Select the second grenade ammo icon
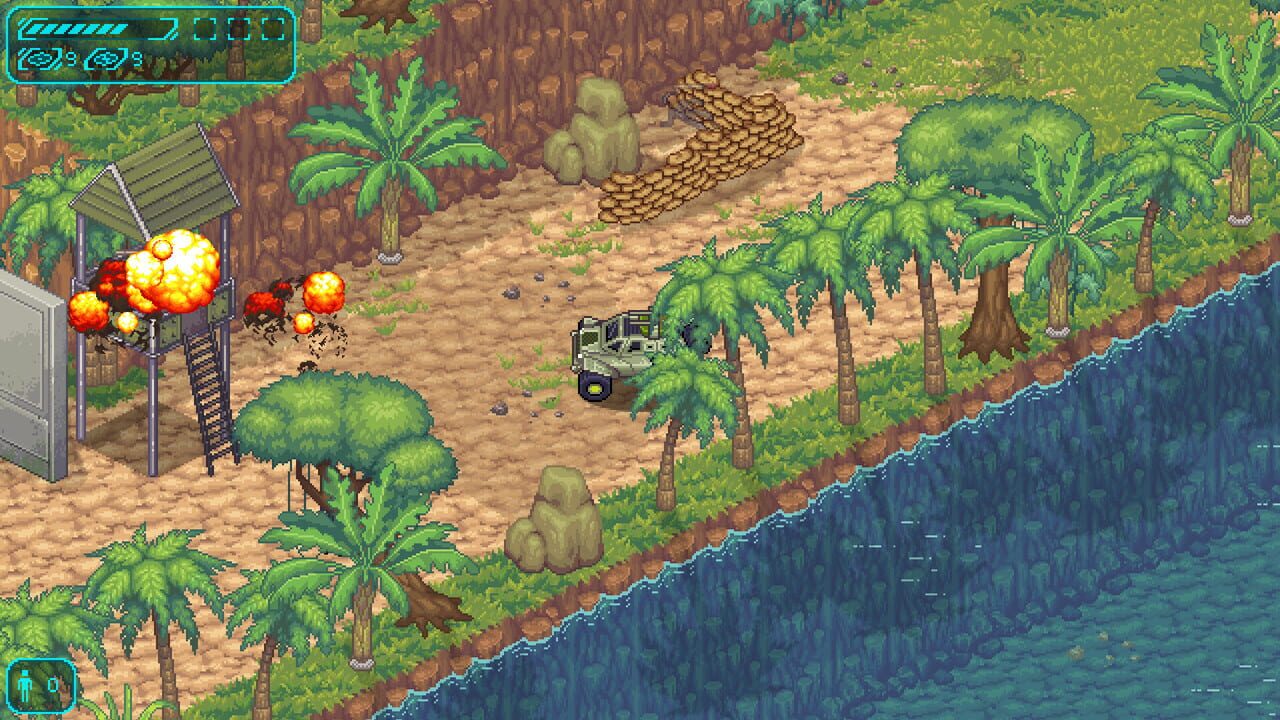 click(x=106, y=59)
